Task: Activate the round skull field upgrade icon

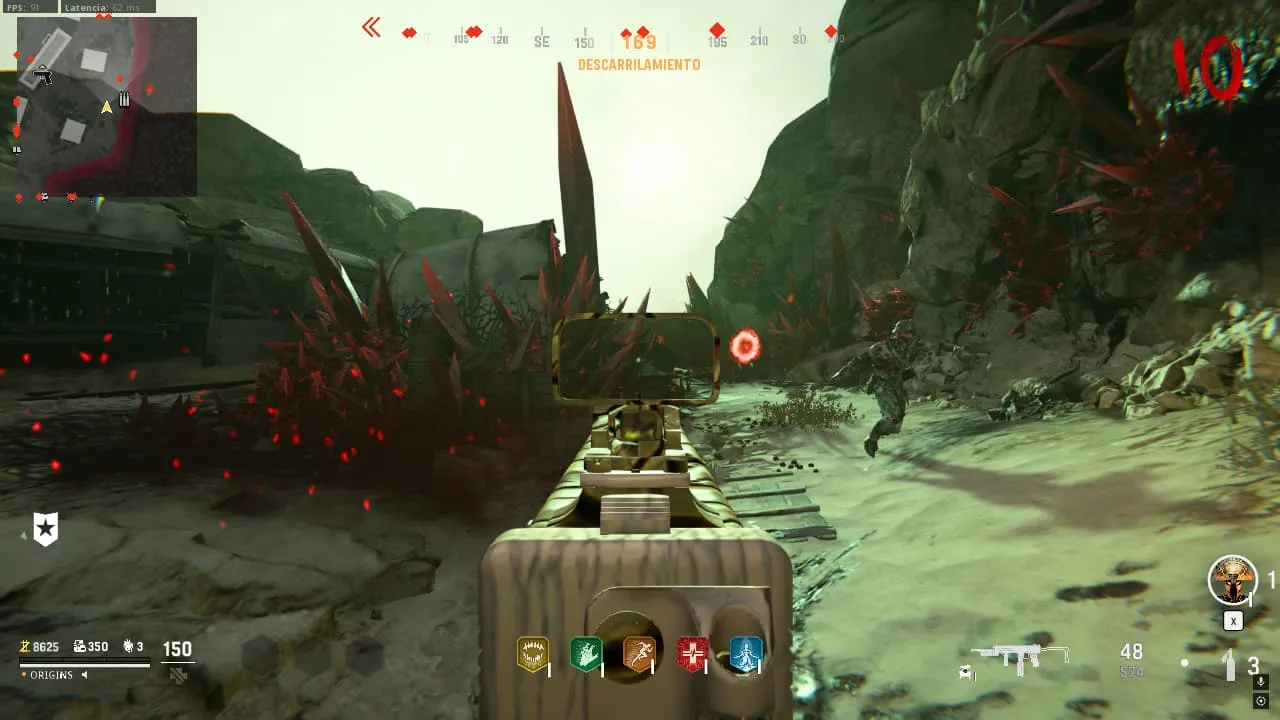Action: (1232, 580)
